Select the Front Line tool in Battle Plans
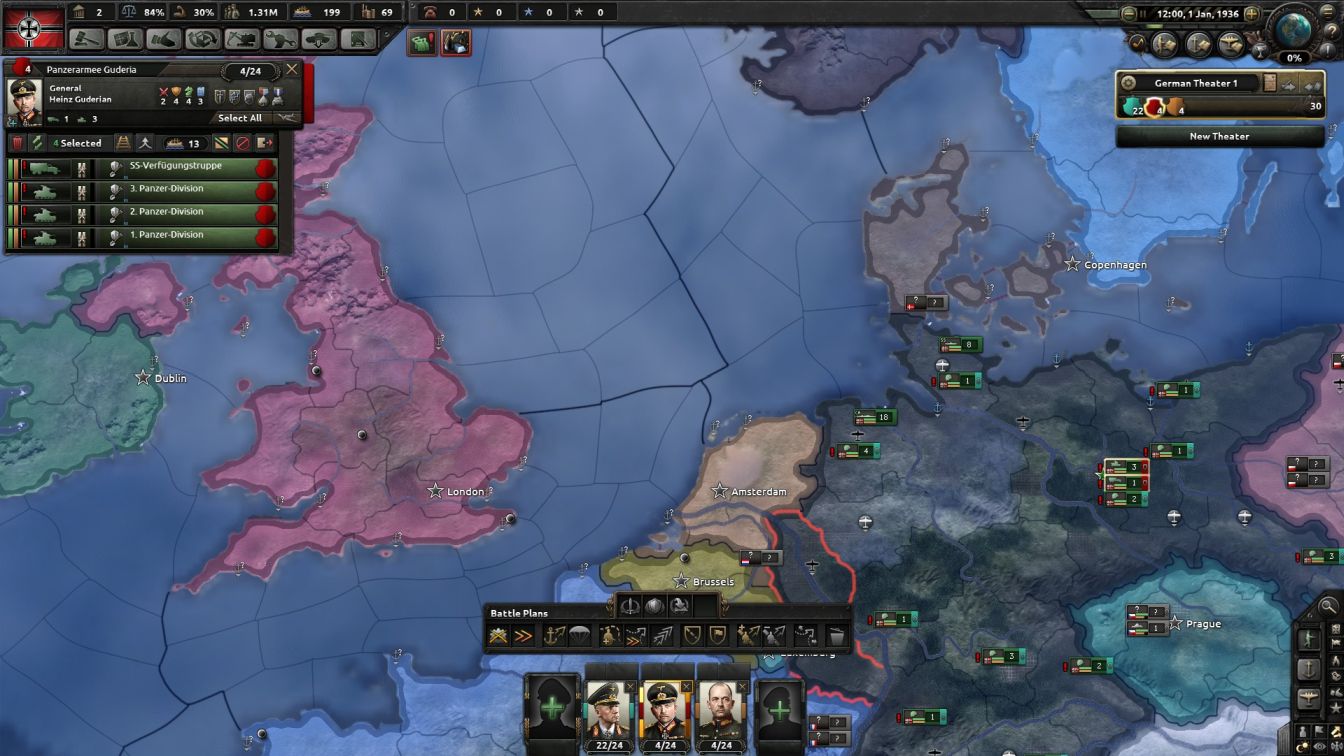 pos(497,634)
